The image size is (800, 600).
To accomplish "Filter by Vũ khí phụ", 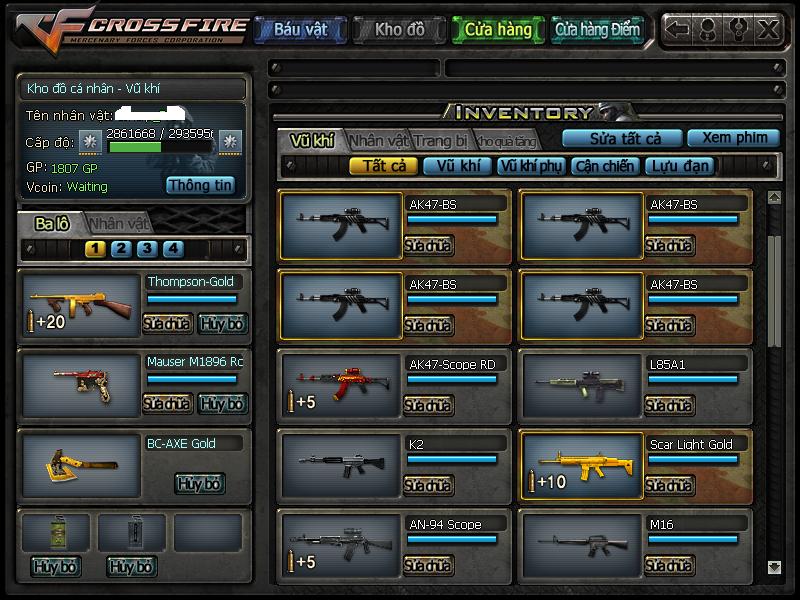I will [531, 166].
